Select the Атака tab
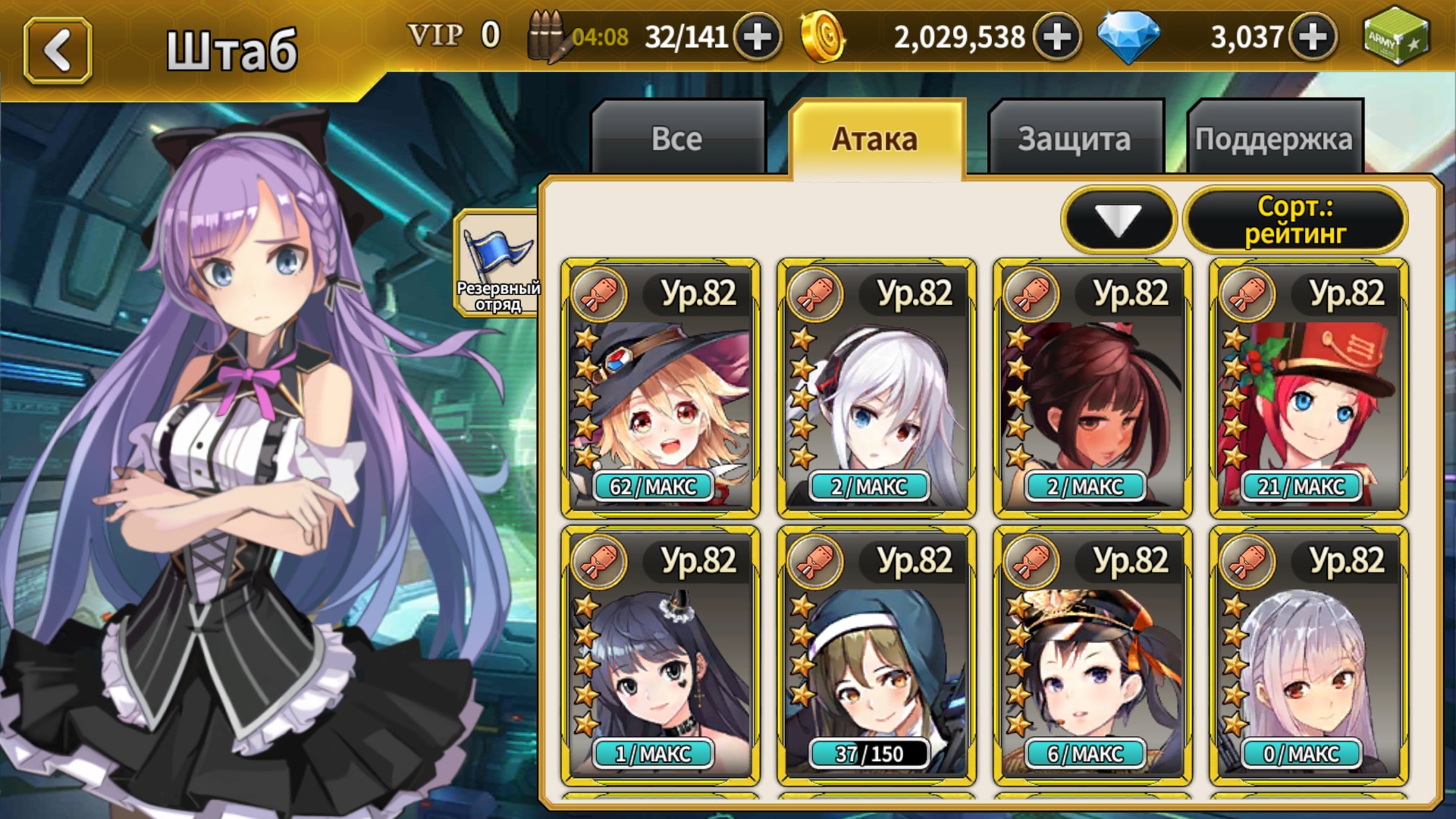The image size is (1456, 819). tap(876, 139)
